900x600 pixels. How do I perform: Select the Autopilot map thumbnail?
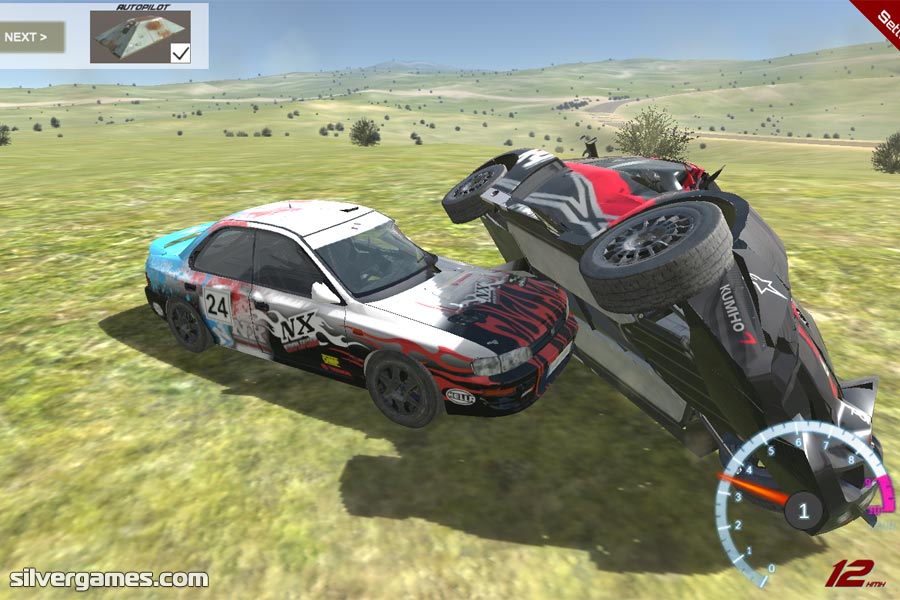133,37
